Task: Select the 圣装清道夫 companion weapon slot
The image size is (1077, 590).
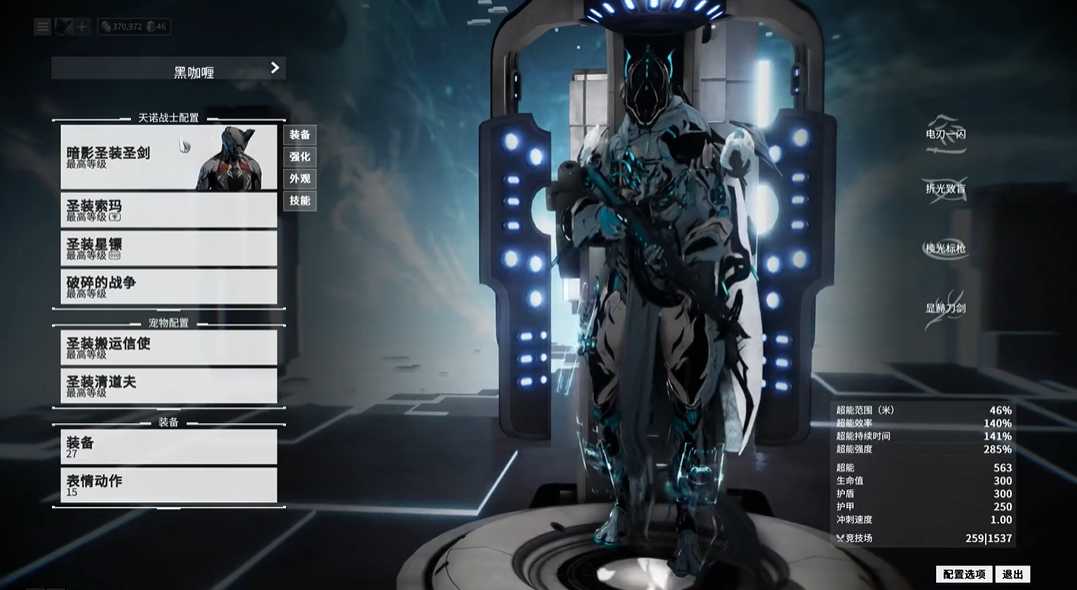Action: 168,385
